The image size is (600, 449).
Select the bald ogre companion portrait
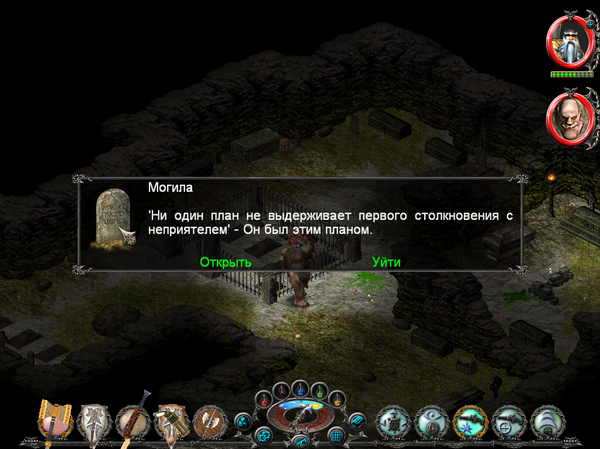[x=570, y=119]
